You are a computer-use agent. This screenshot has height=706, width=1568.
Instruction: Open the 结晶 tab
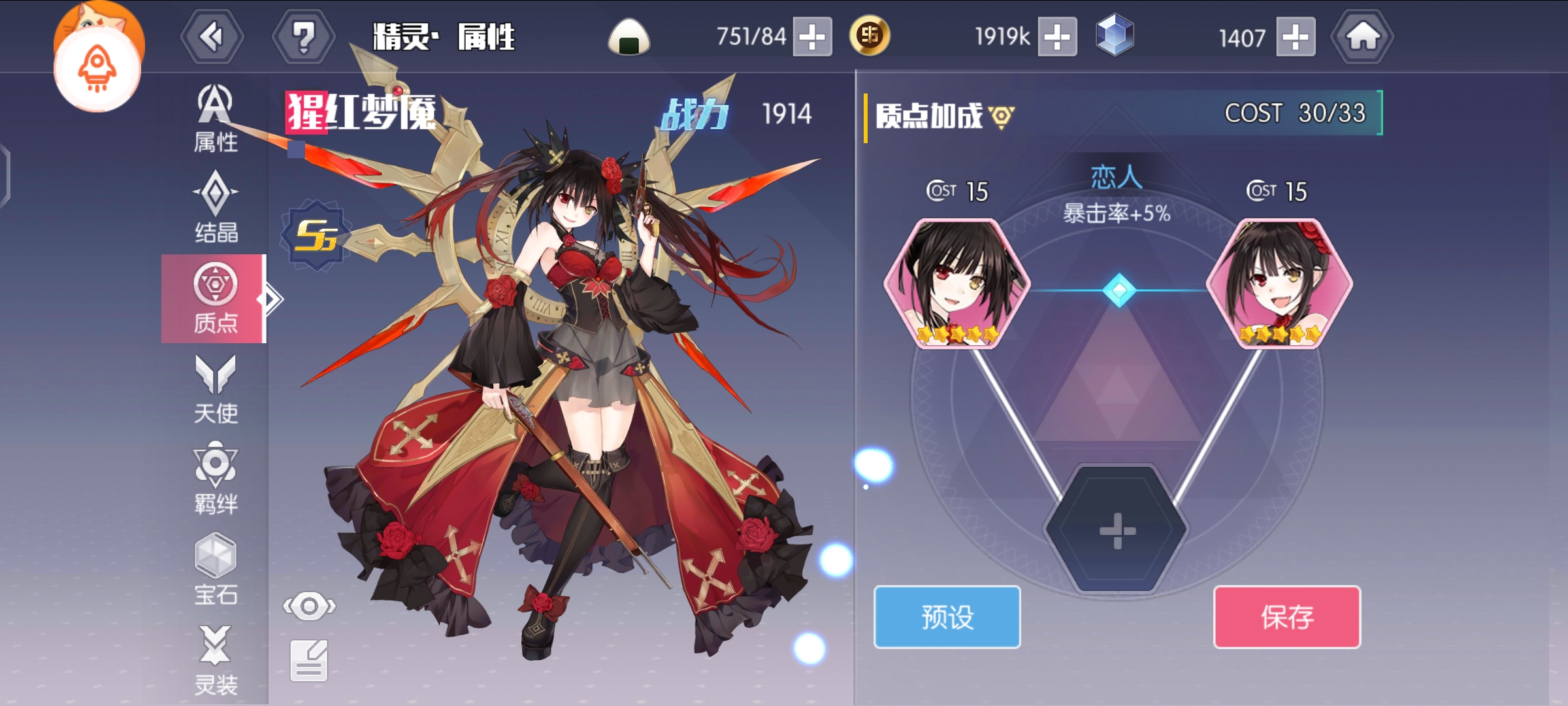tap(215, 208)
